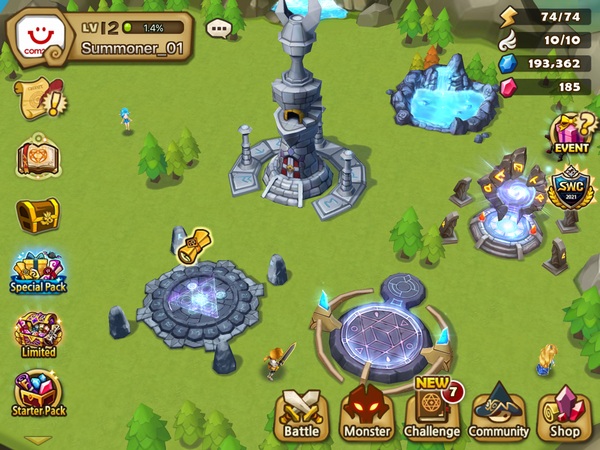
Task: Expand the left sidebar down arrow
Action: tap(38, 439)
